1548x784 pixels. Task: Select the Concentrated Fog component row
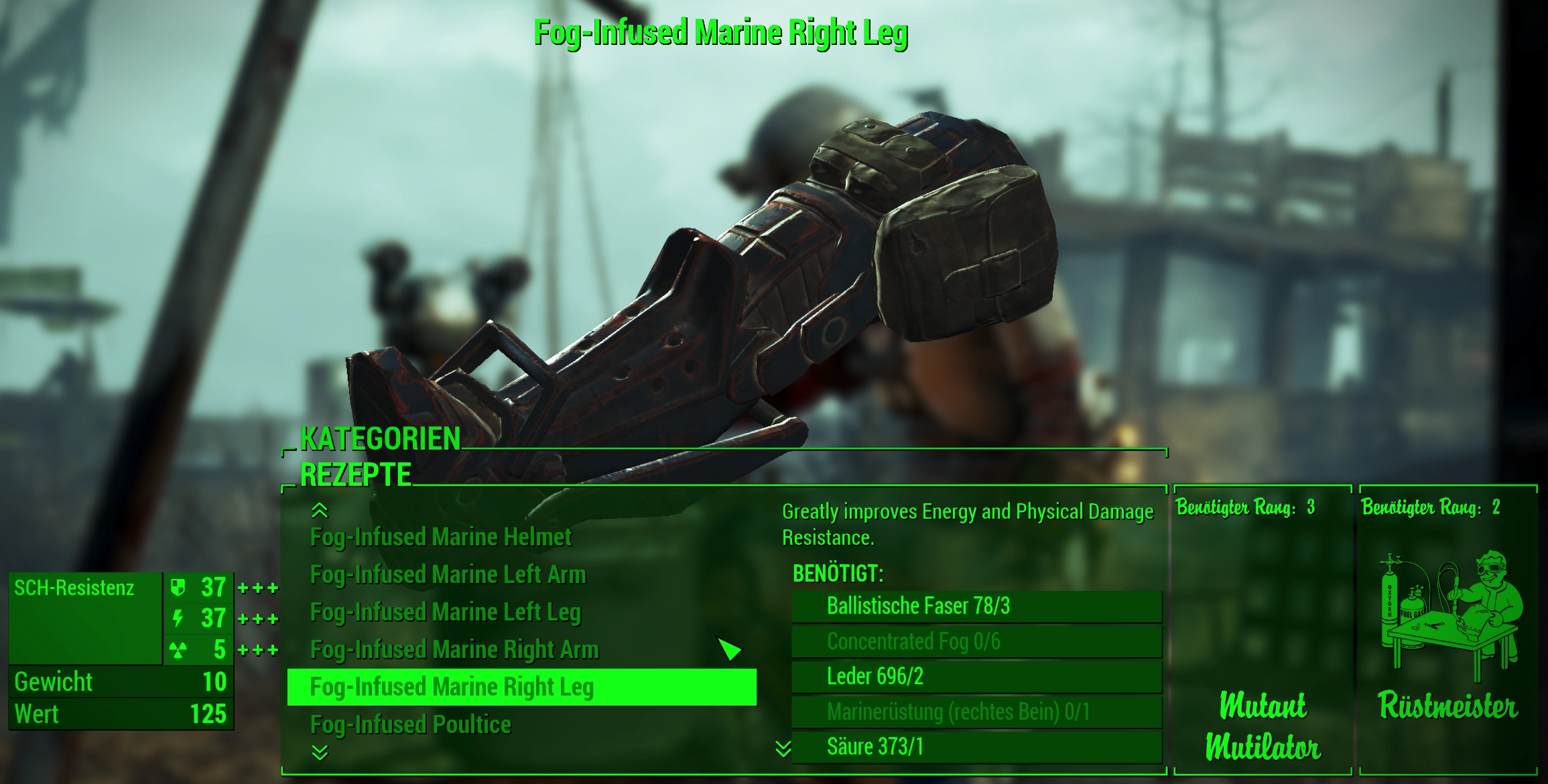click(x=976, y=642)
